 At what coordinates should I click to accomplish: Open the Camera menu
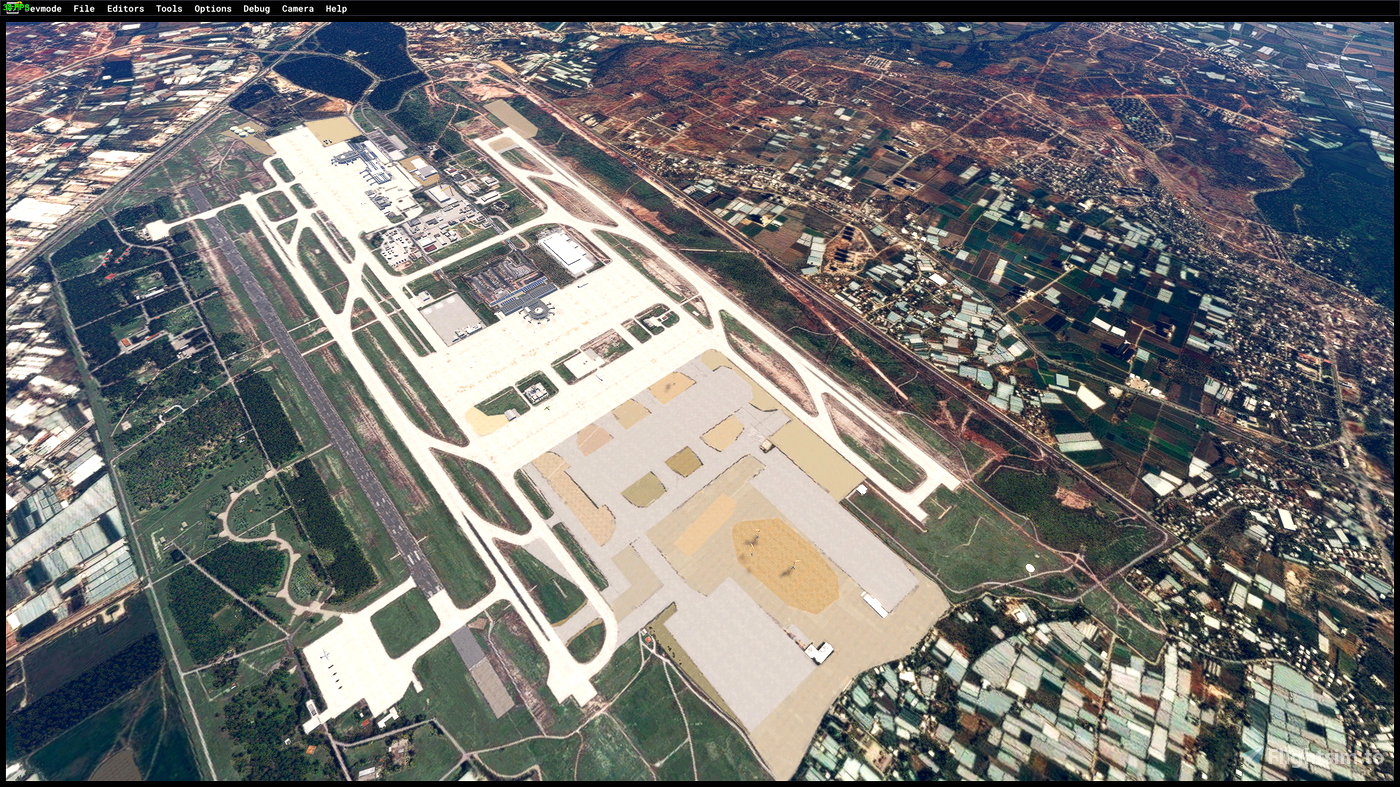click(x=296, y=8)
